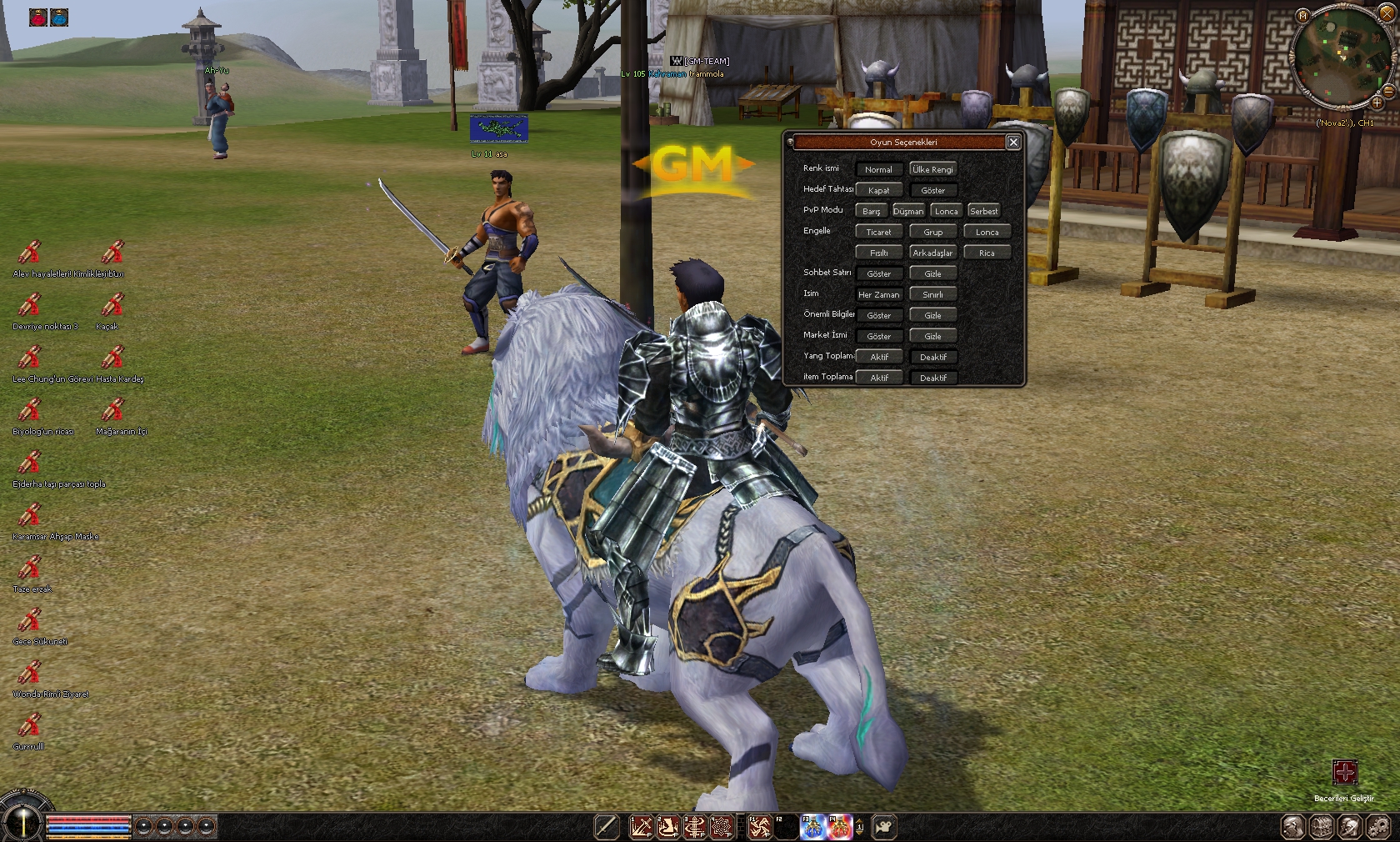The image size is (1400, 842).
Task: Block Fısıltı whispers
Action: 878,253
